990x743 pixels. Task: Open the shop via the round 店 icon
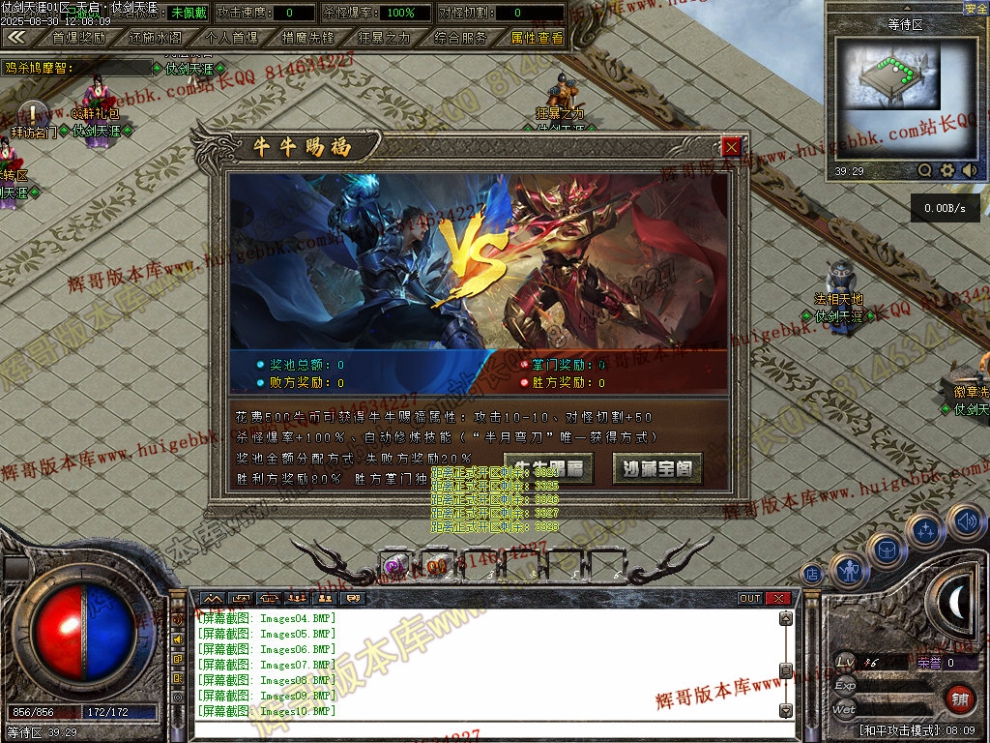(x=811, y=574)
